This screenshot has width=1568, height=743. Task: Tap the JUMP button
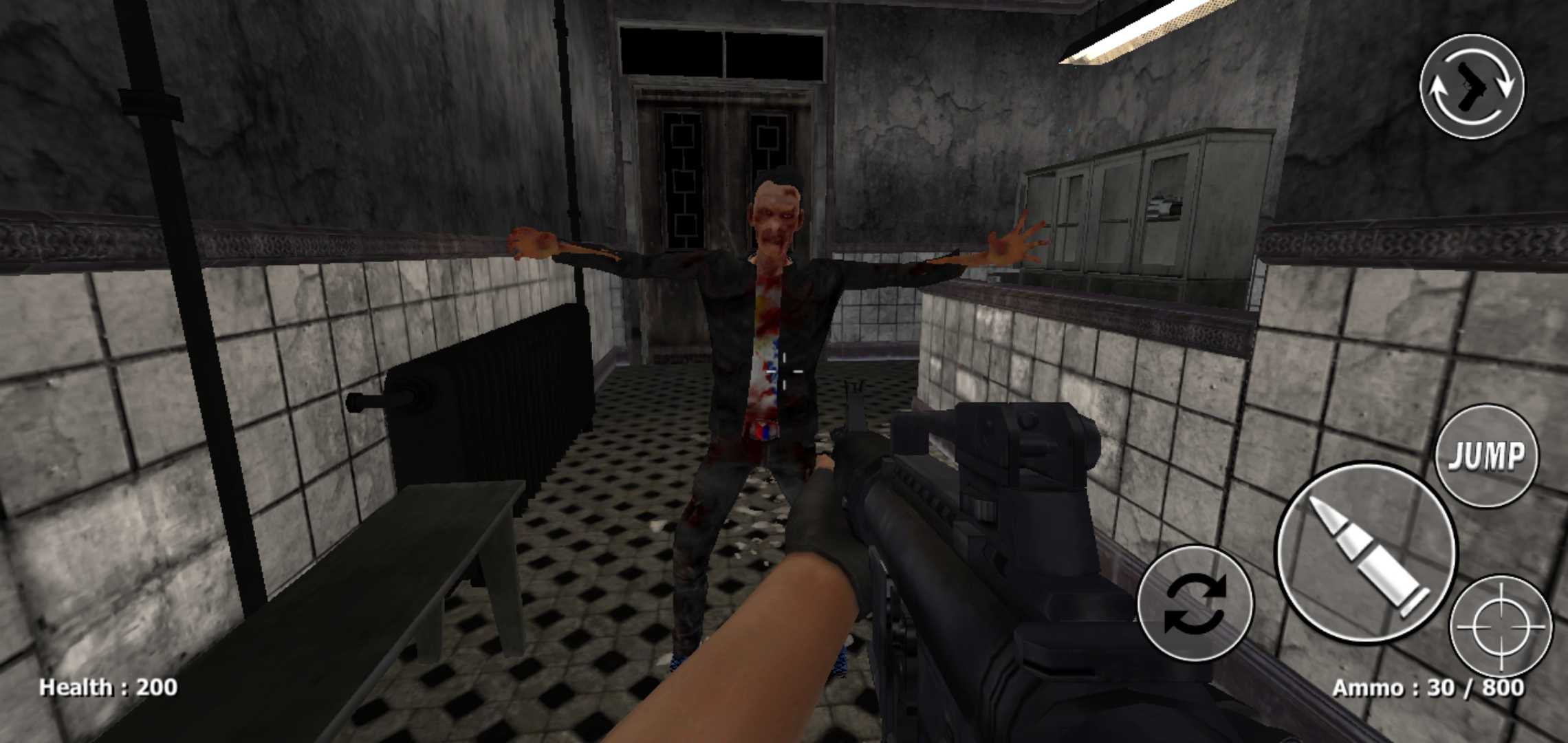pyautogui.click(x=1487, y=456)
